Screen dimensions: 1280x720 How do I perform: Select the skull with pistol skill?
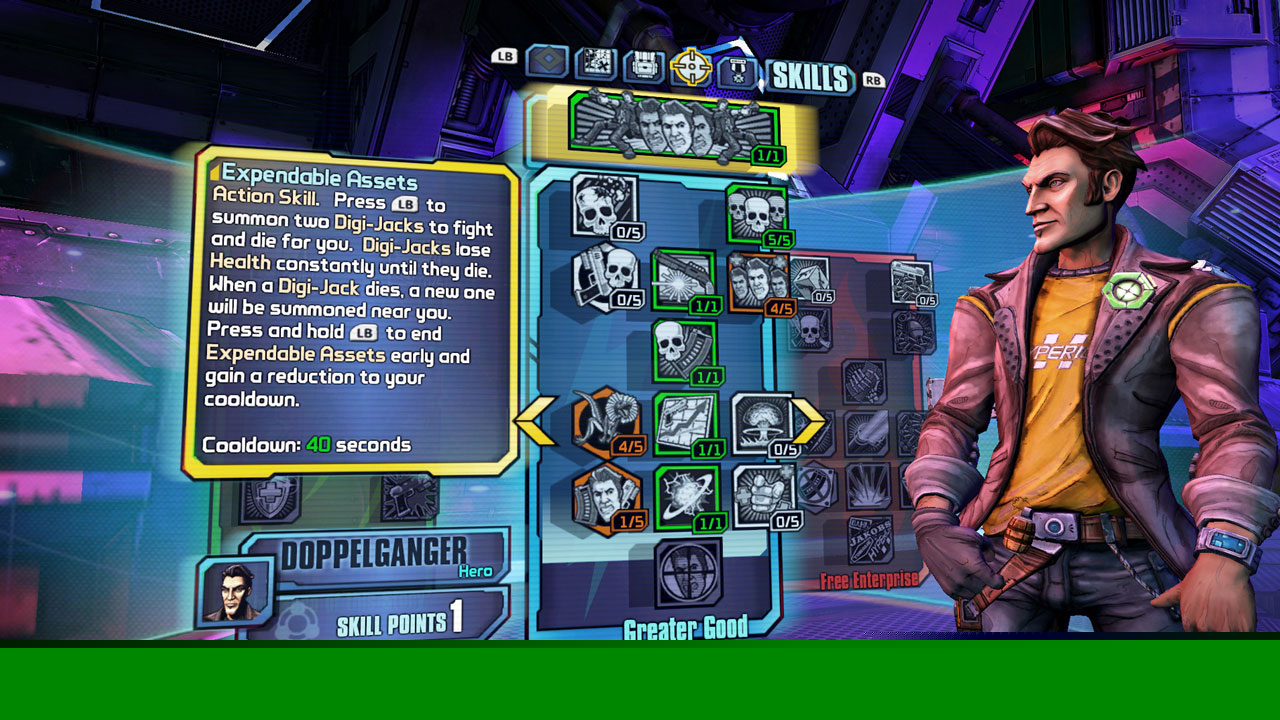[x=605, y=275]
